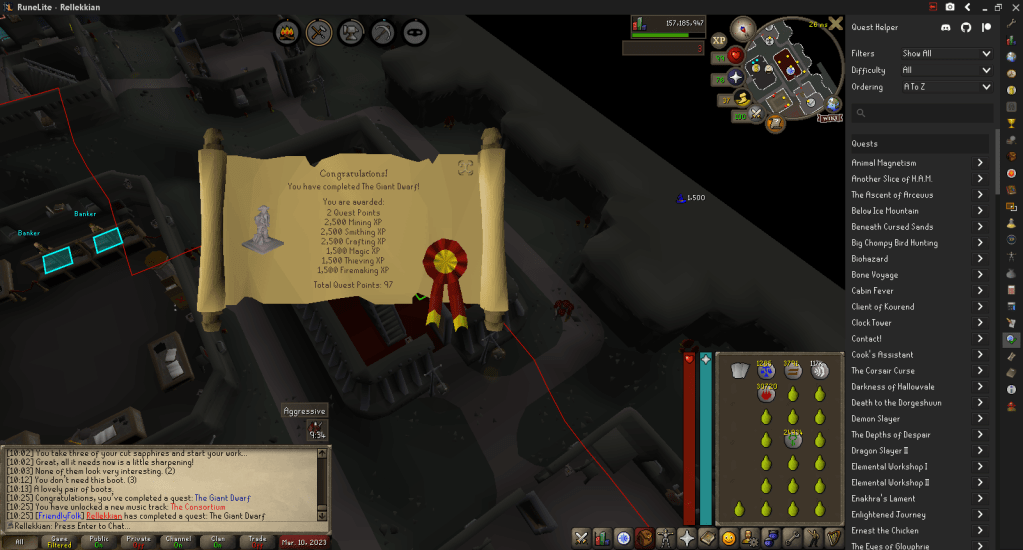
Task: Select the fire rune stack in inventory
Action: [x=766, y=393]
